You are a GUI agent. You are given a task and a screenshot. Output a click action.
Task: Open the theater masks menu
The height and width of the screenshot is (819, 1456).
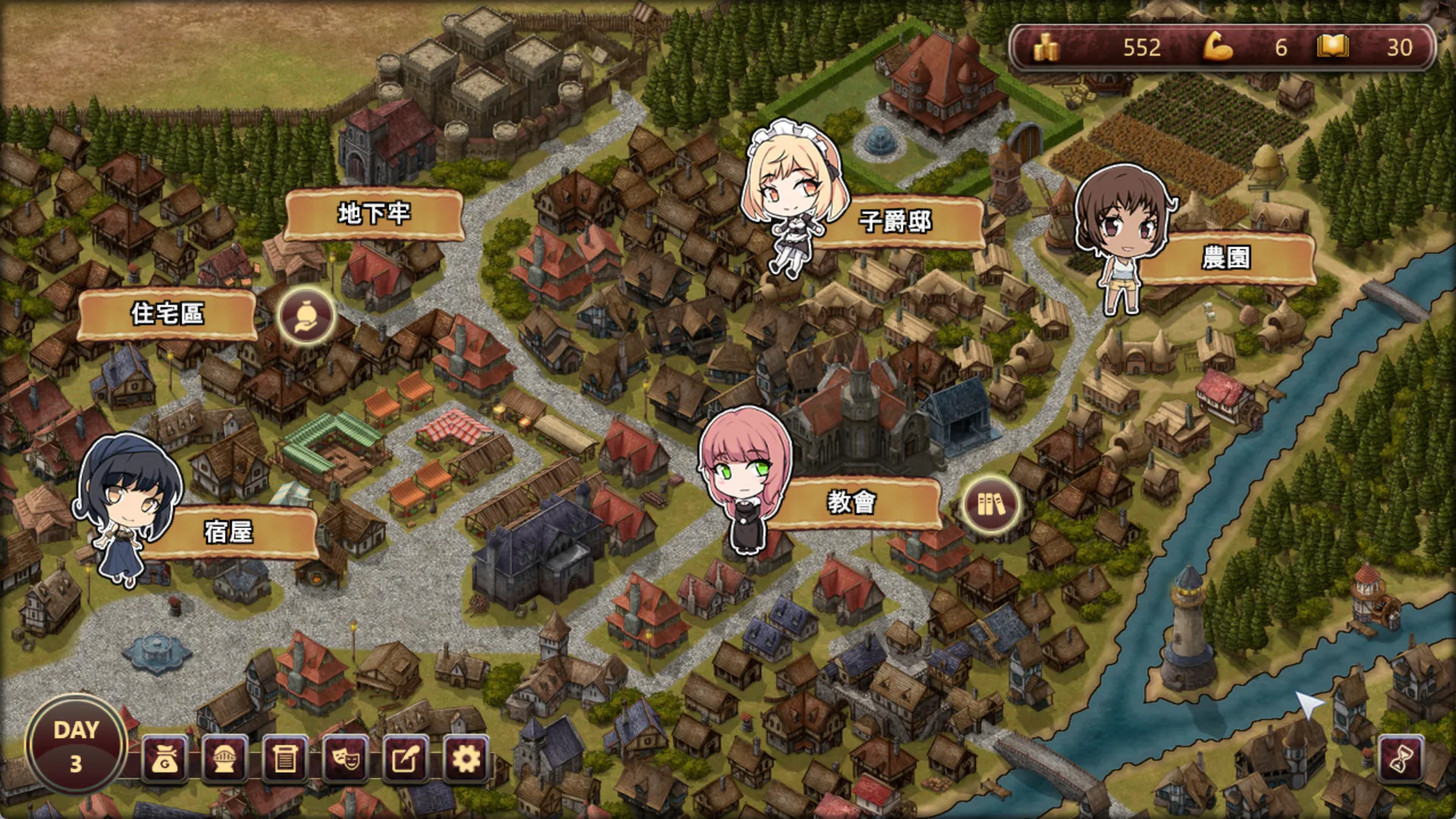(x=346, y=759)
